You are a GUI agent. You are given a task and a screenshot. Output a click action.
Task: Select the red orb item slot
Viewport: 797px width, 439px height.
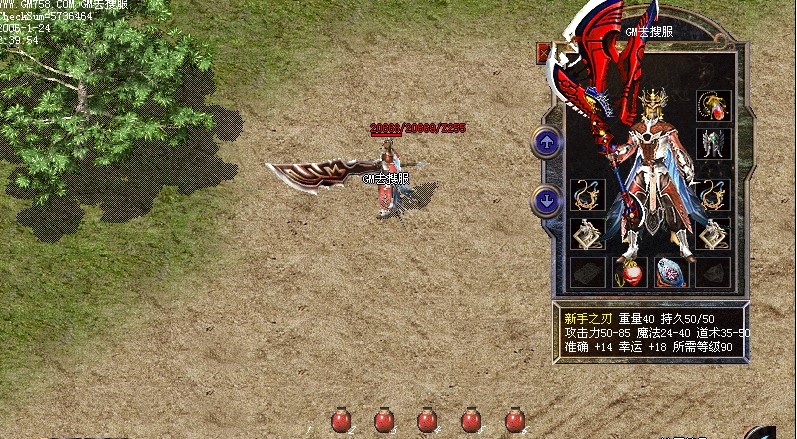tap(629, 272)
